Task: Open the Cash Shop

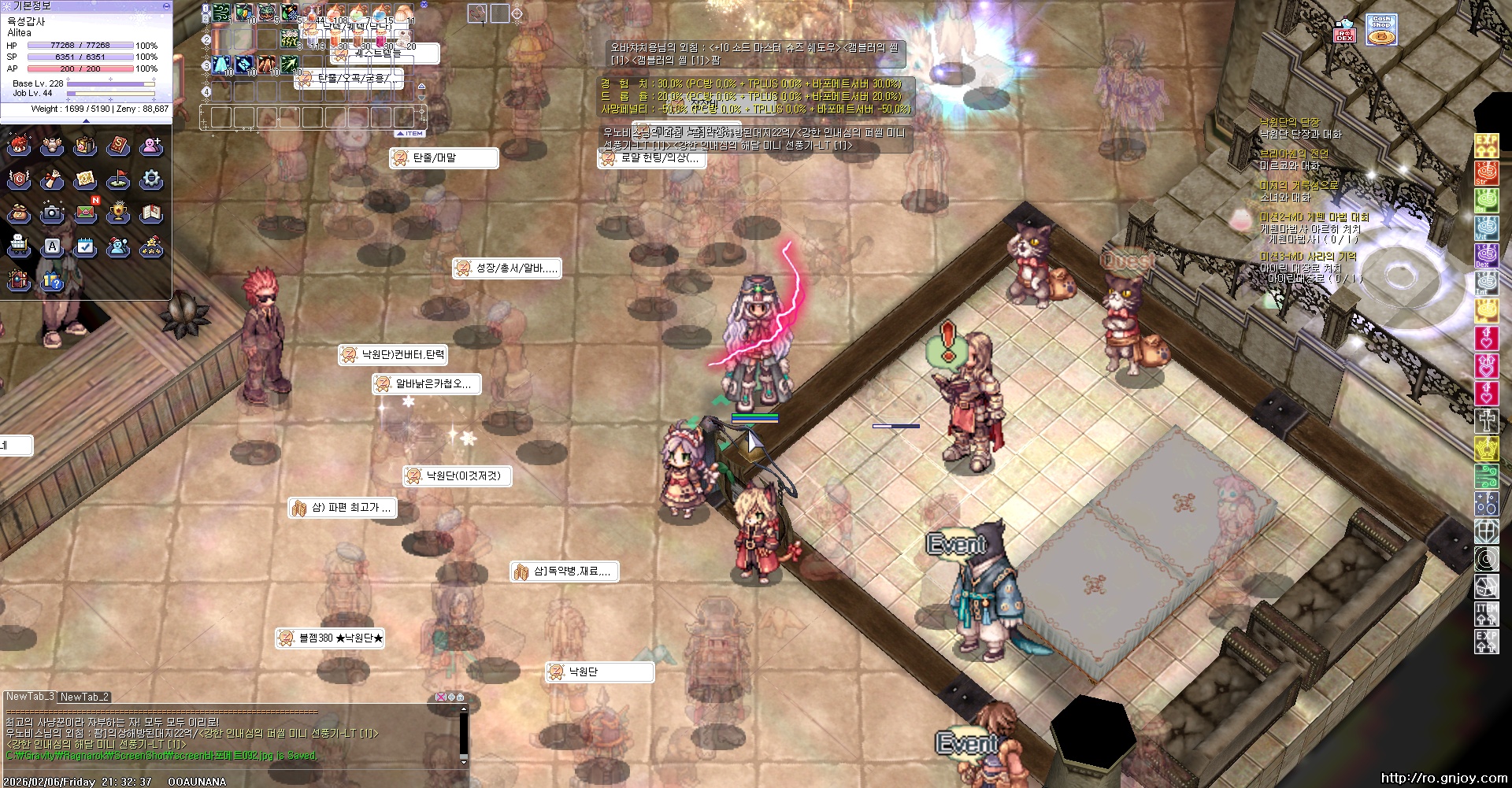Action: click(x=1381, y=30)
